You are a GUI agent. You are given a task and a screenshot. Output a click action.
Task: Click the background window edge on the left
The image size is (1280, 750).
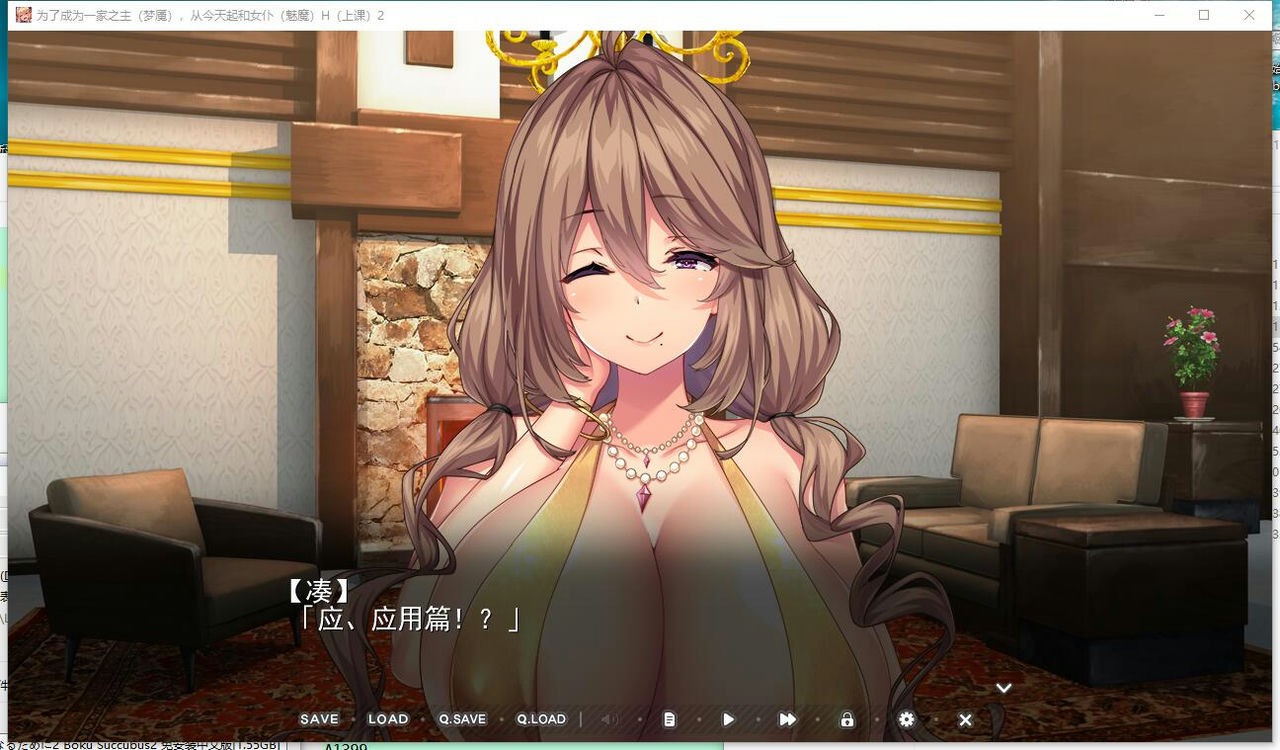coord(4,400)
